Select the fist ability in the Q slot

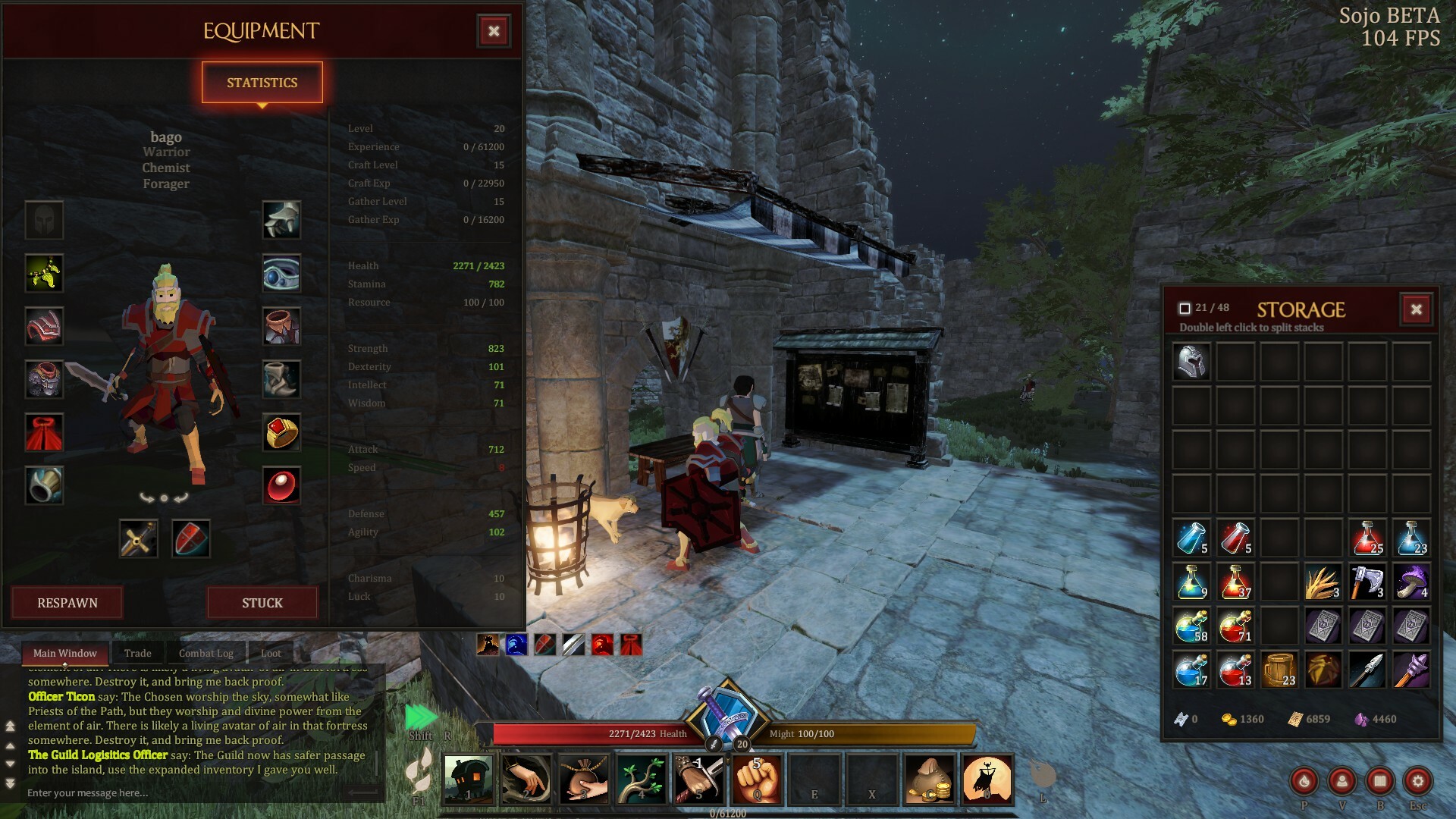(758, 779)
